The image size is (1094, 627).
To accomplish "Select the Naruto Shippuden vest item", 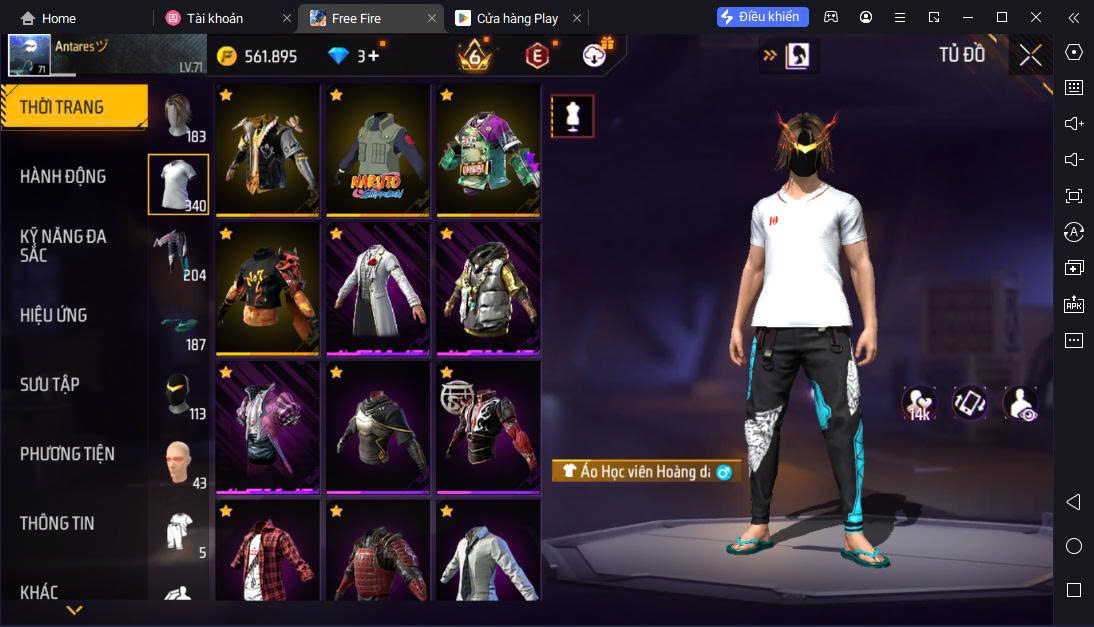I will tap(378, 150).
